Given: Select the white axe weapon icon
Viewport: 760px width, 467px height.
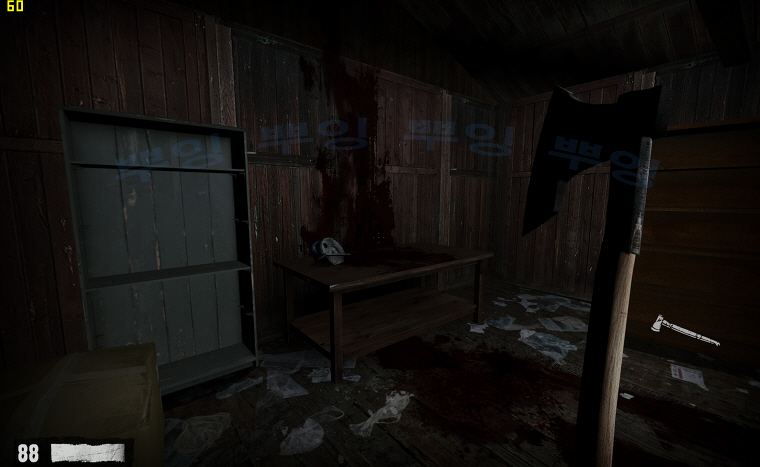Looking at the screenshot, I should point(683,330).
